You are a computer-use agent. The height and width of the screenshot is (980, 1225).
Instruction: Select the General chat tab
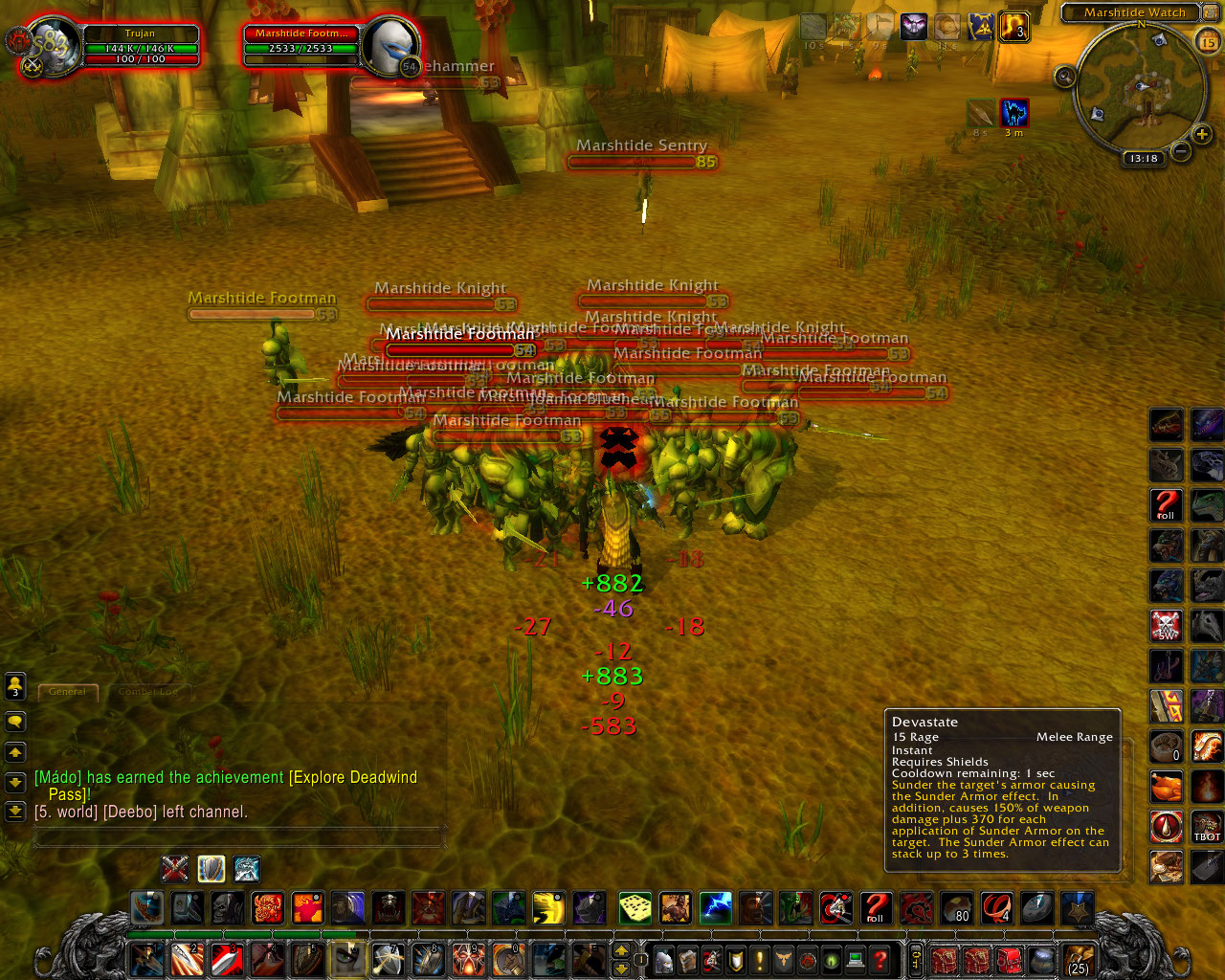68,692
